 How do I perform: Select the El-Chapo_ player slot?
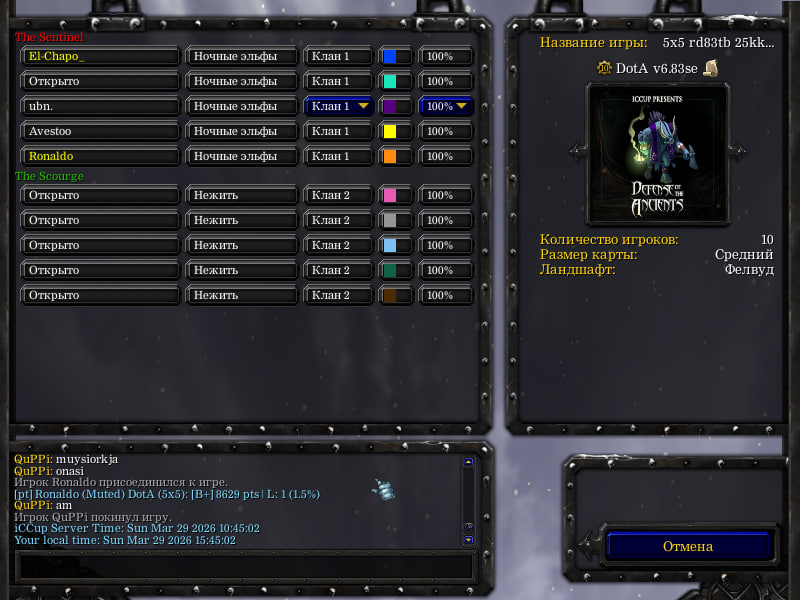click(x=100, y=57)
